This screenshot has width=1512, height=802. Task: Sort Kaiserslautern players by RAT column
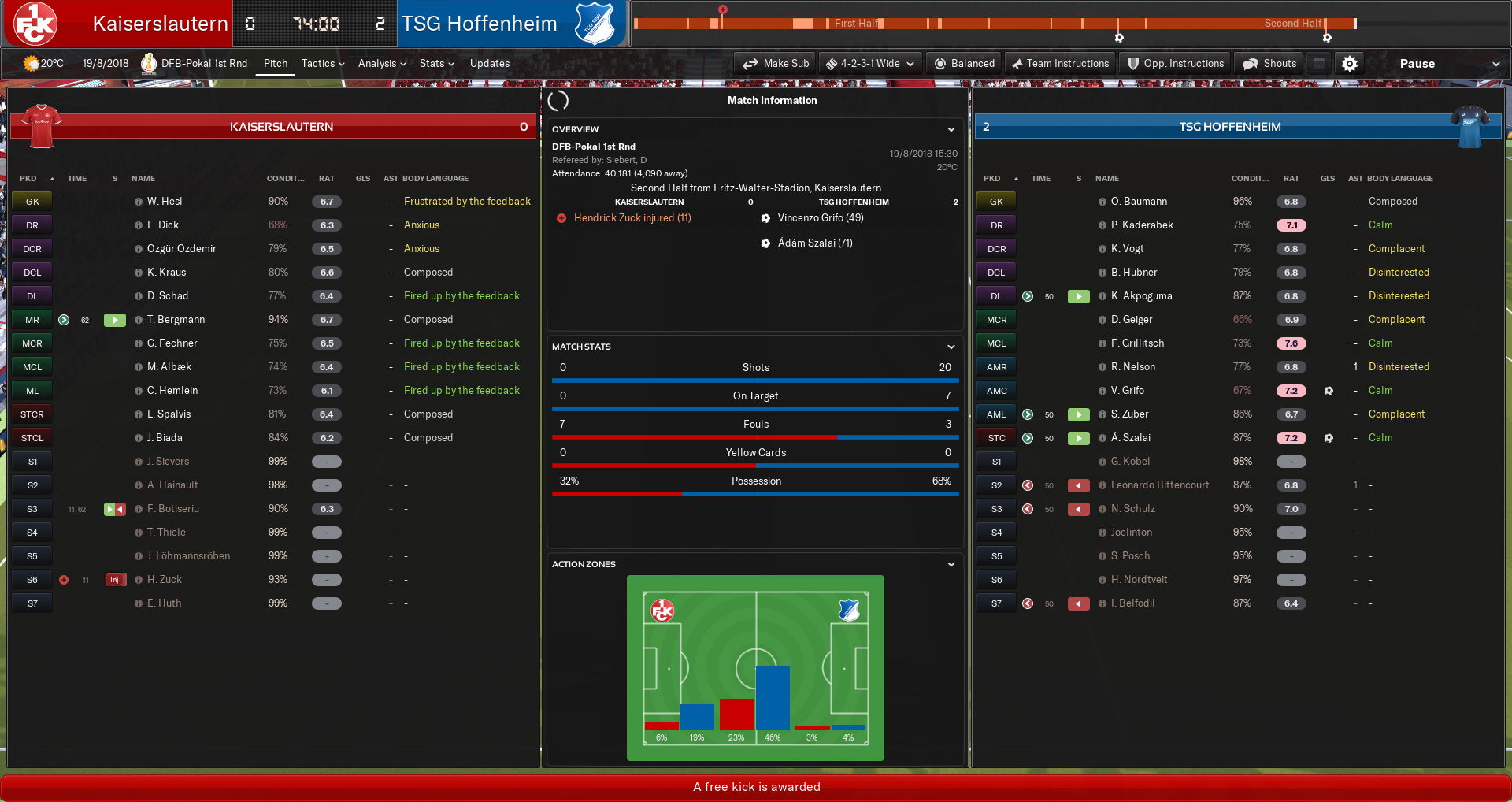click(326, 179)
